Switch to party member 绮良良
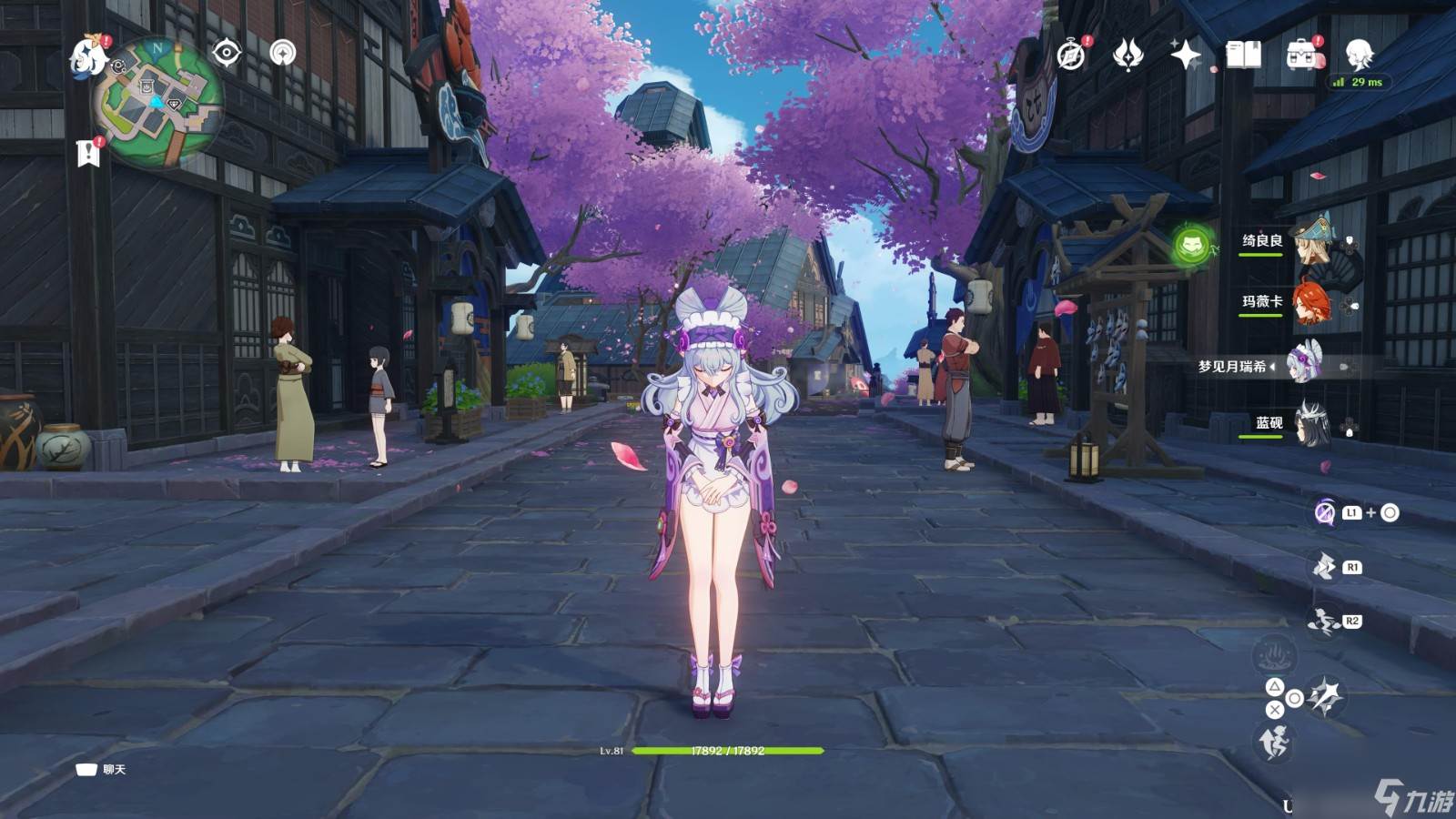 click(1311, 241)
